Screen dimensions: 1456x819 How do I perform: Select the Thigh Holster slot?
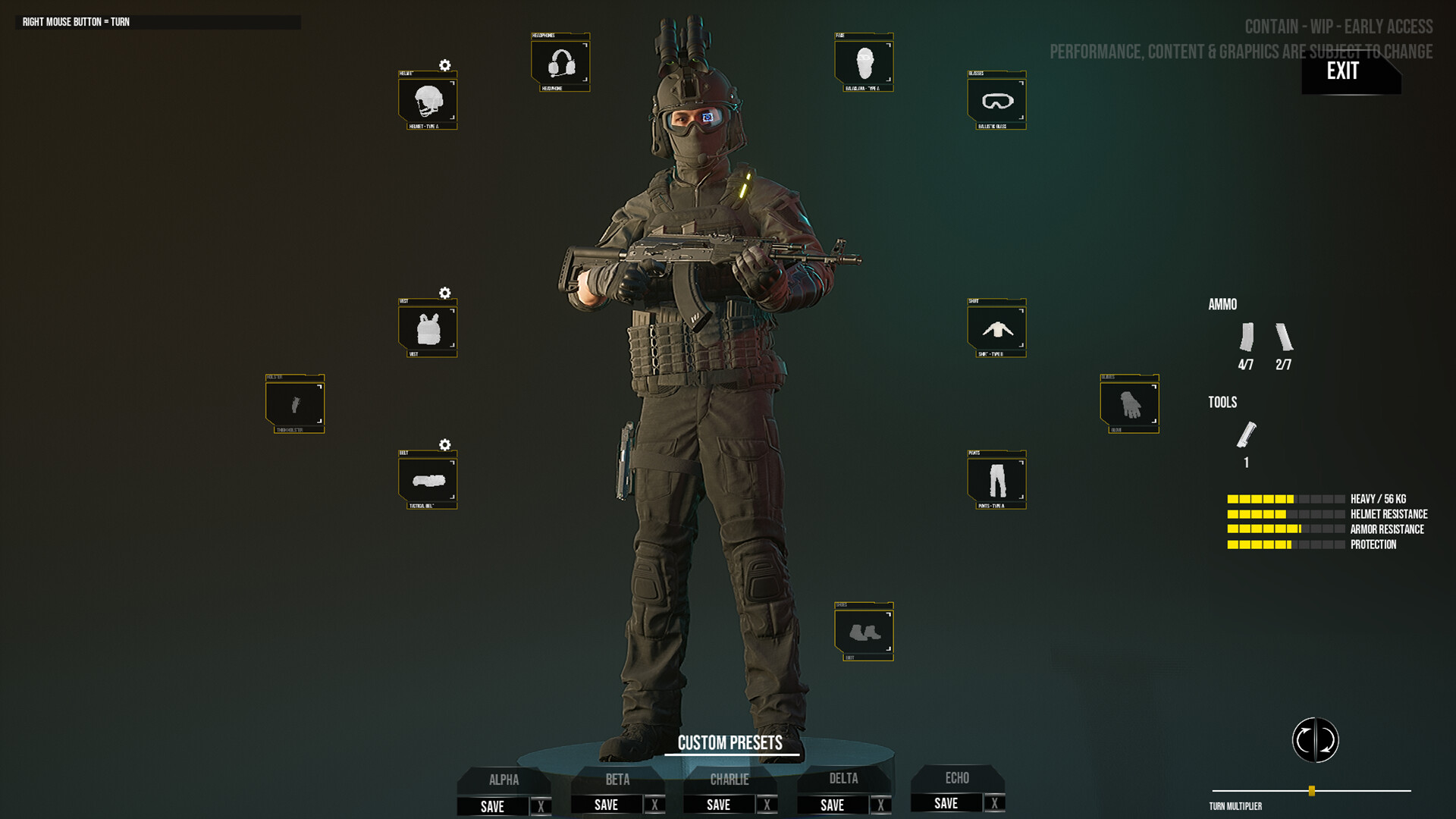[x=294, y=404]
